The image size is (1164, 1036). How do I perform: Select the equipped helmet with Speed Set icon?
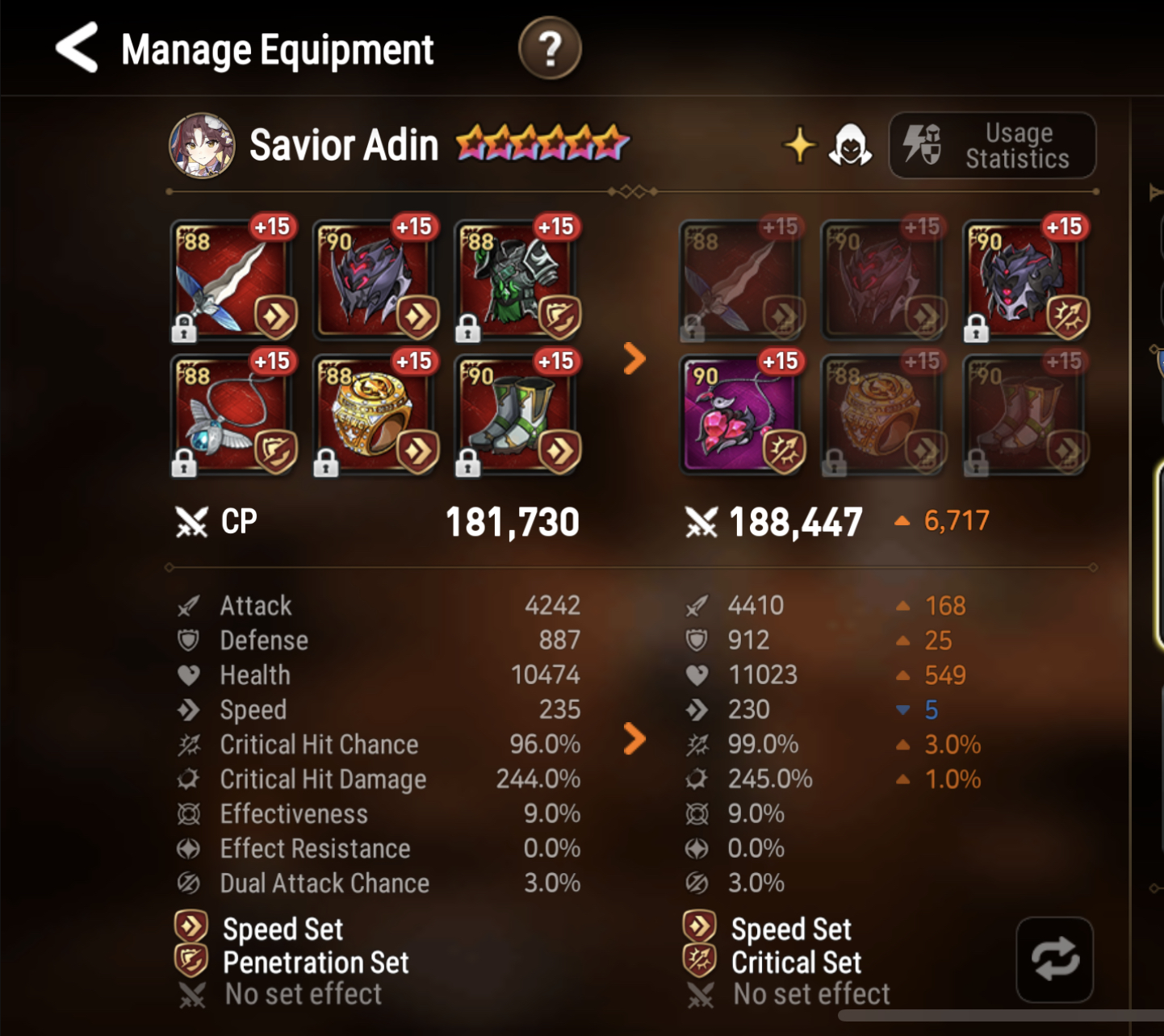[x=376, y=278]
